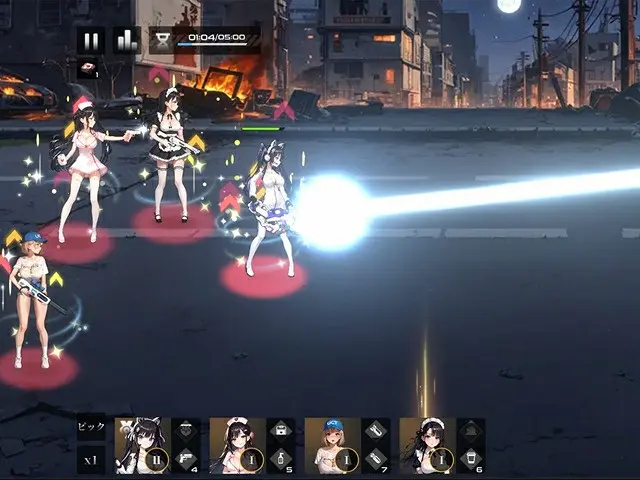
Task: Click the ビック button in the bottom bar
Action: click(91, 429)
